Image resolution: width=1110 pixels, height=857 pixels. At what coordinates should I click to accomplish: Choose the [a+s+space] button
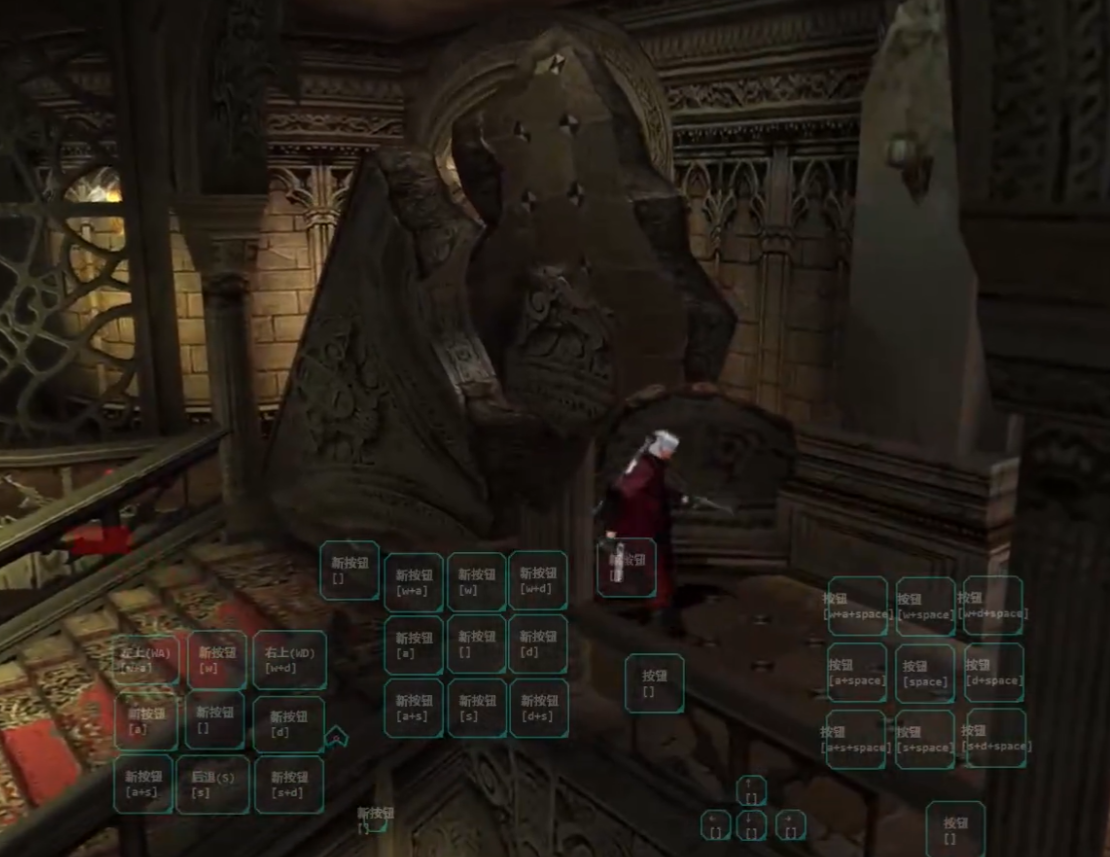[x=856, y=739]
